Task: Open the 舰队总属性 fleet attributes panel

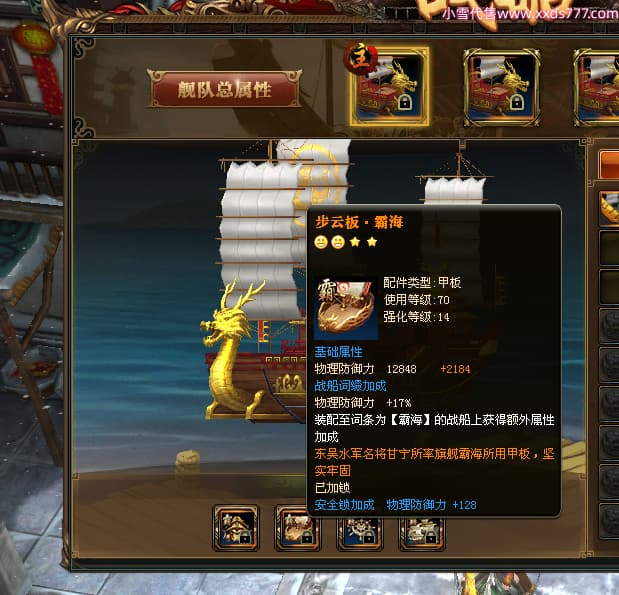Action: coord(225,89)
